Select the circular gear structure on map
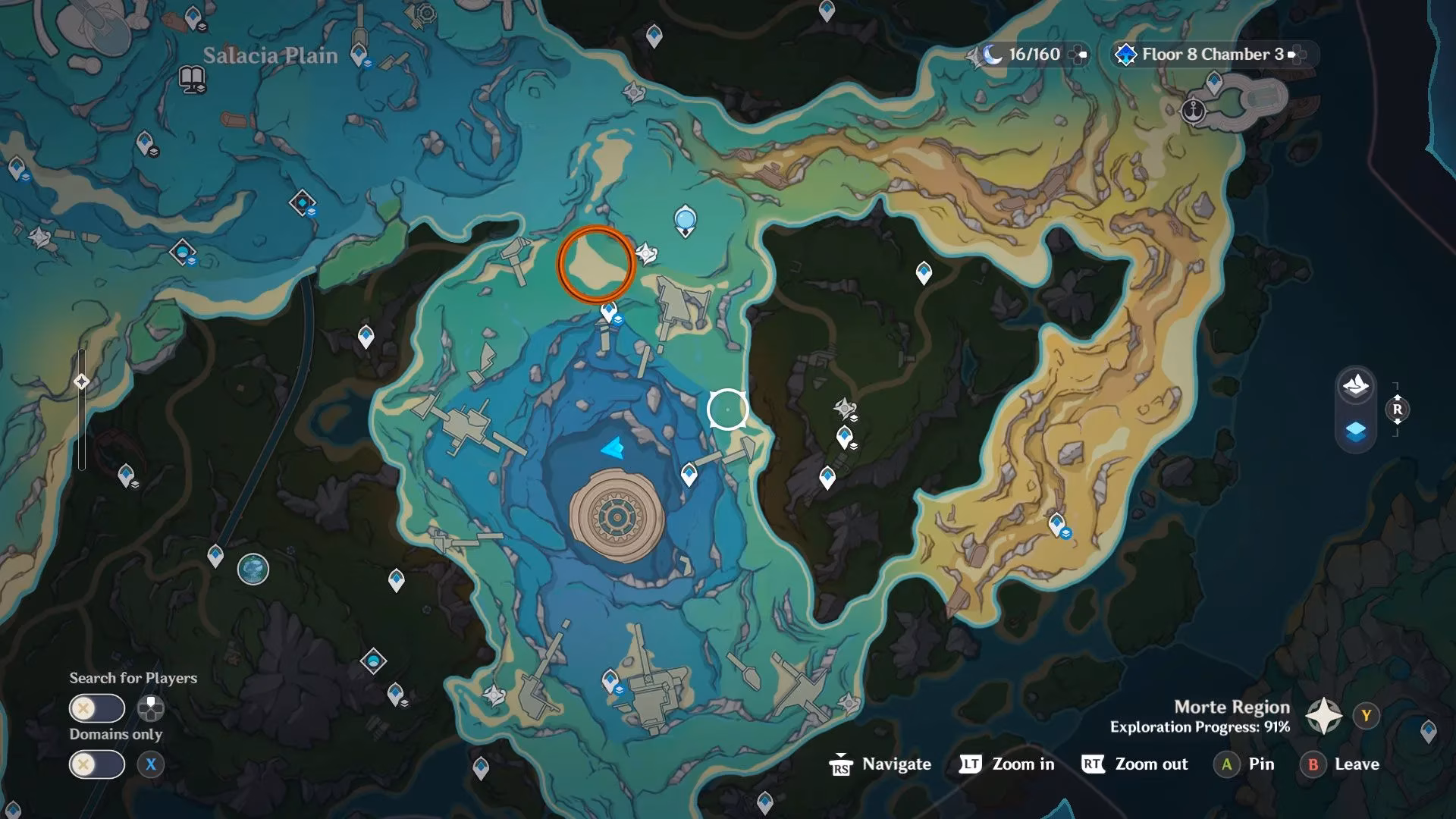The image size is (1456, 819). pos(616,517)
